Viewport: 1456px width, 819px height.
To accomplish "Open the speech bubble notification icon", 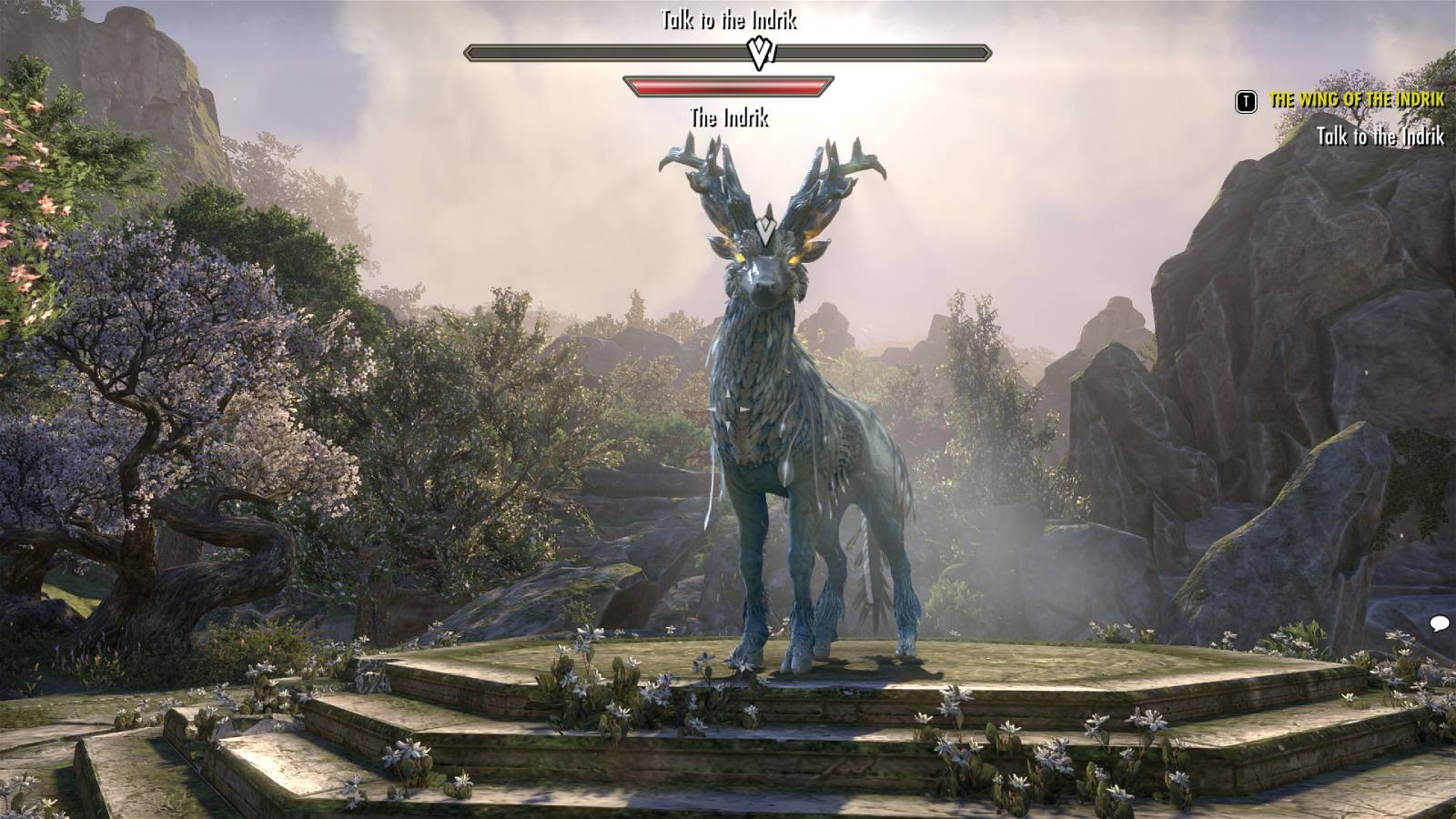I will (x=1438, y=623).
